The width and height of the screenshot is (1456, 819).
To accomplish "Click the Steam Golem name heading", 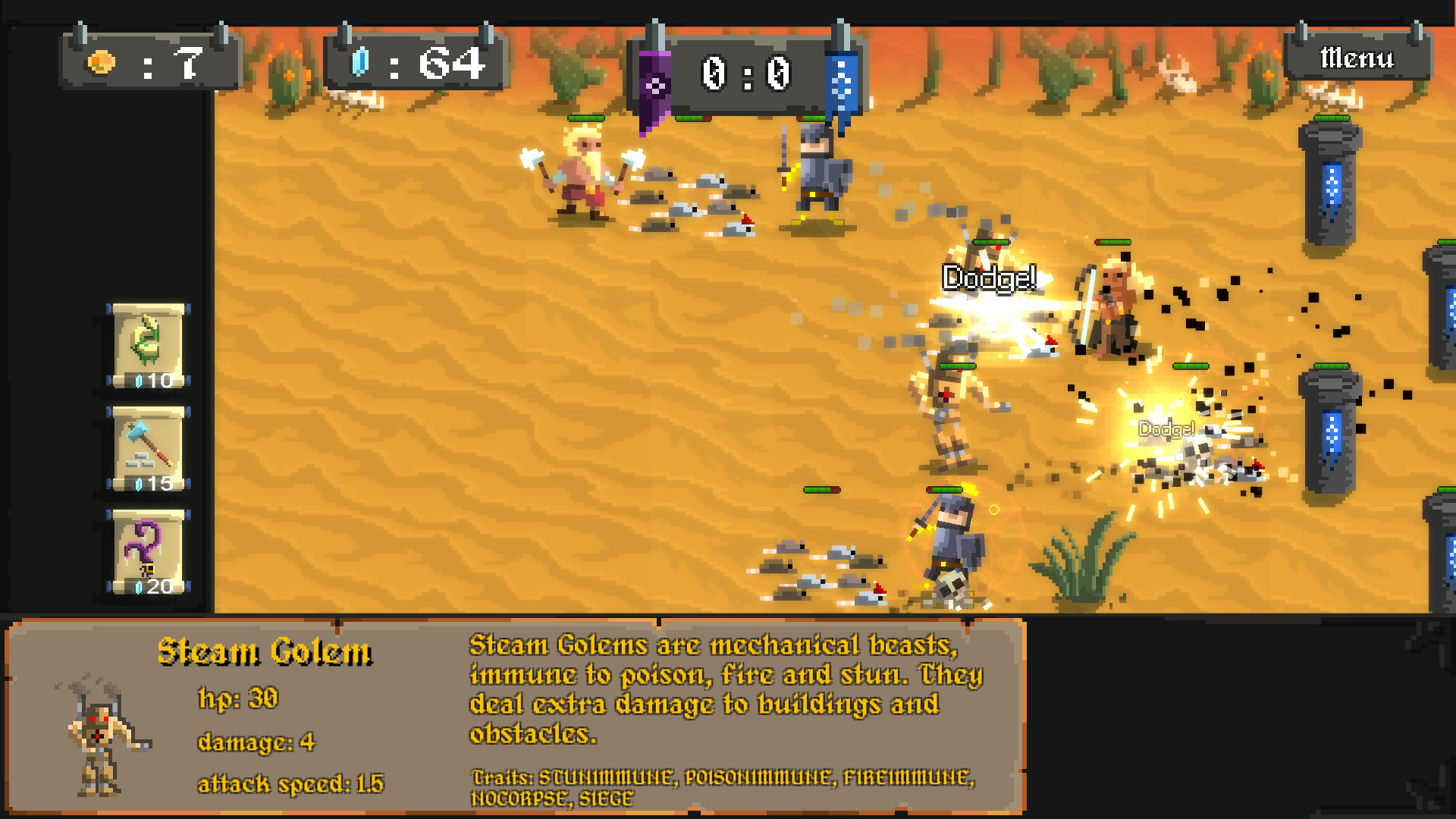I will 267,652.
